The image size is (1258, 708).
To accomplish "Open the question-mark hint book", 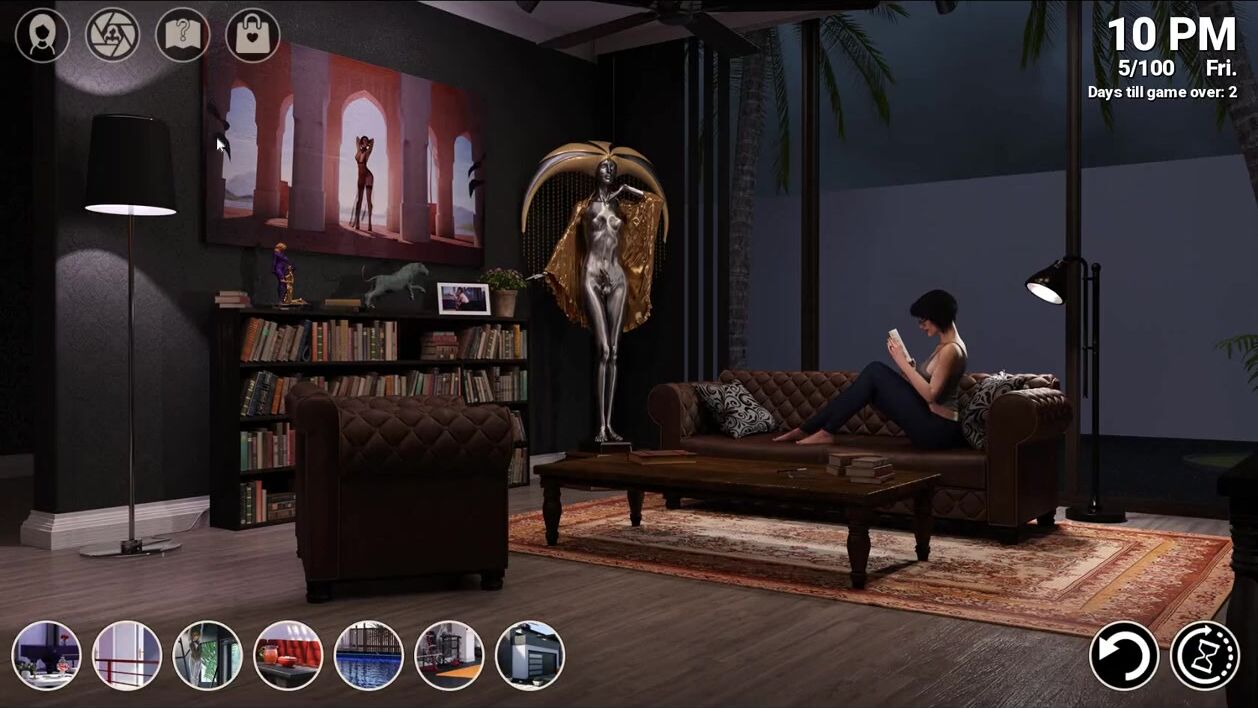I will (x=183, y=36).
